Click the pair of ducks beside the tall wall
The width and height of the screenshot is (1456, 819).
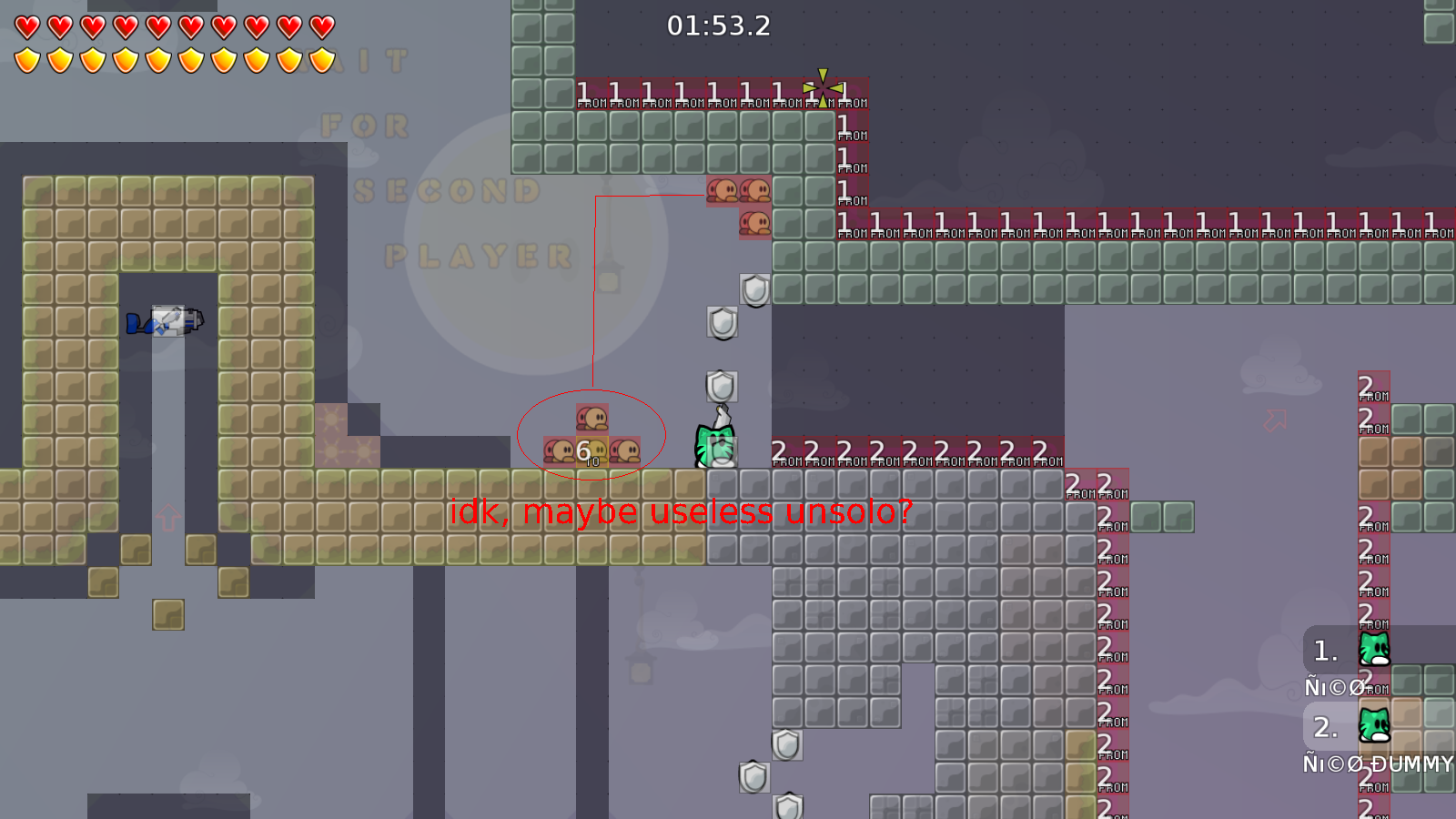(739, 191)
